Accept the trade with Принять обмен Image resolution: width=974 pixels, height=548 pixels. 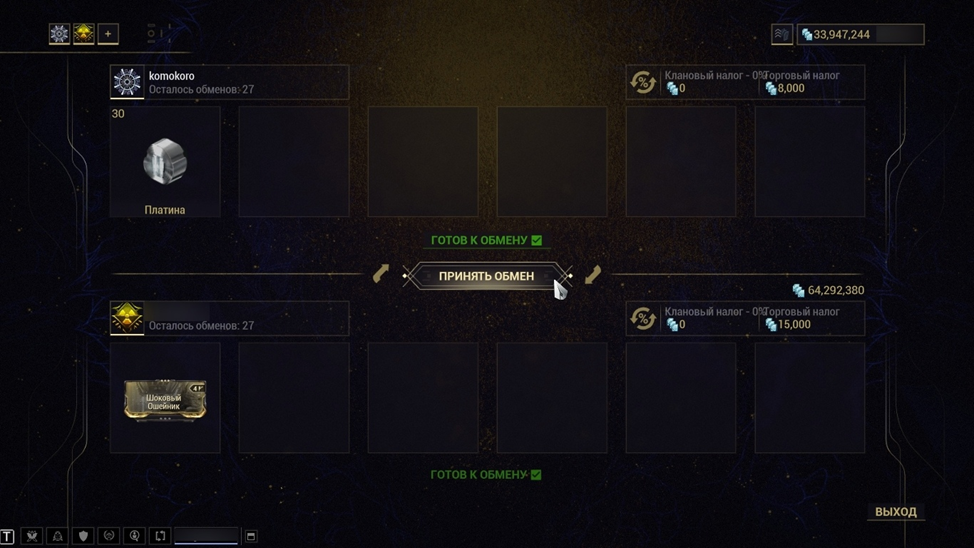coord(486,276)
